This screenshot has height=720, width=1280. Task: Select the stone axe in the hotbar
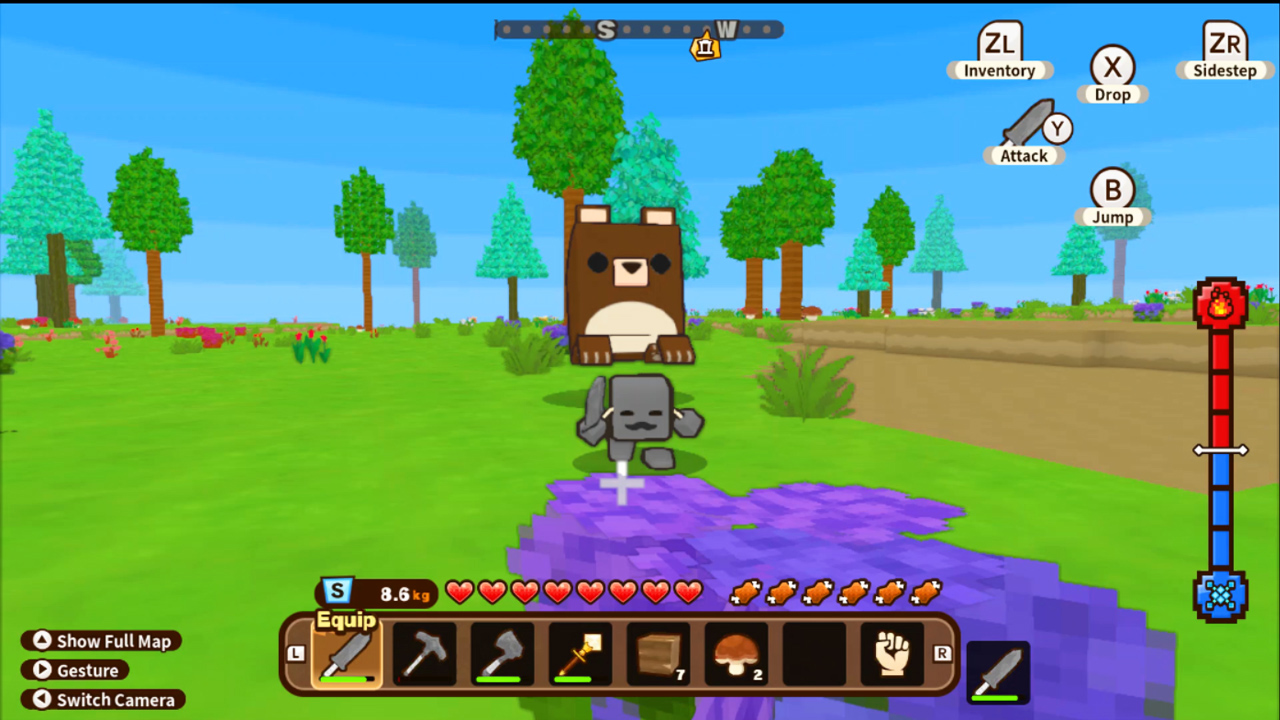pyautogui.click(x=503, y=655)
